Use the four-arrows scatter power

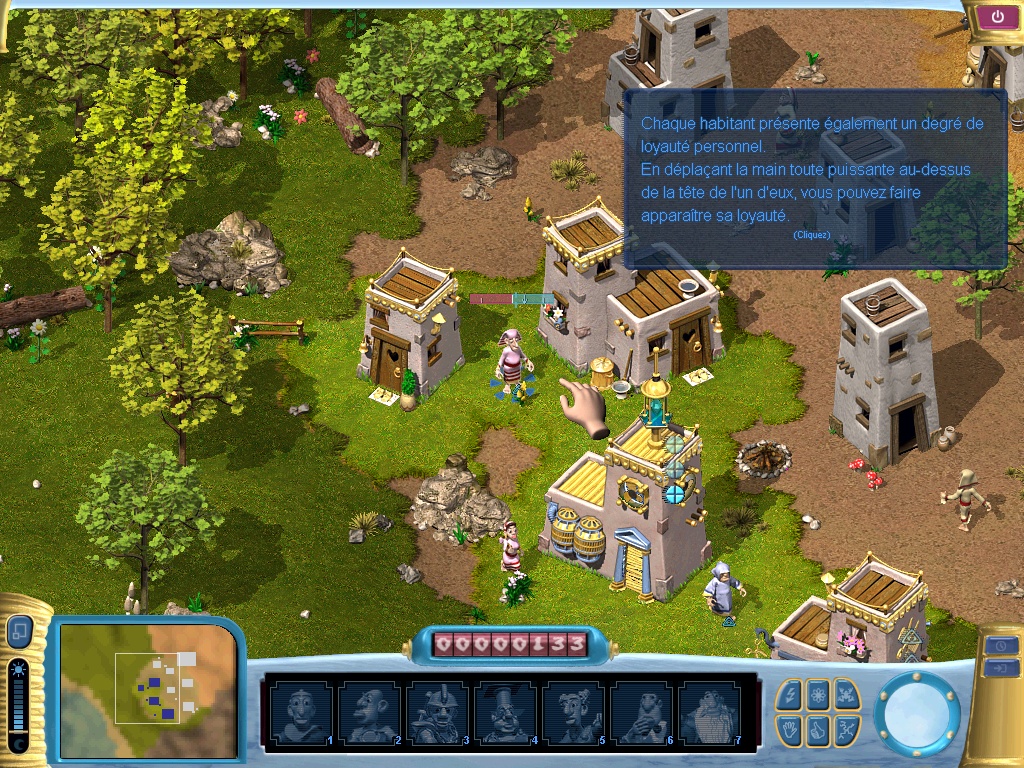[x=846, y=694]
